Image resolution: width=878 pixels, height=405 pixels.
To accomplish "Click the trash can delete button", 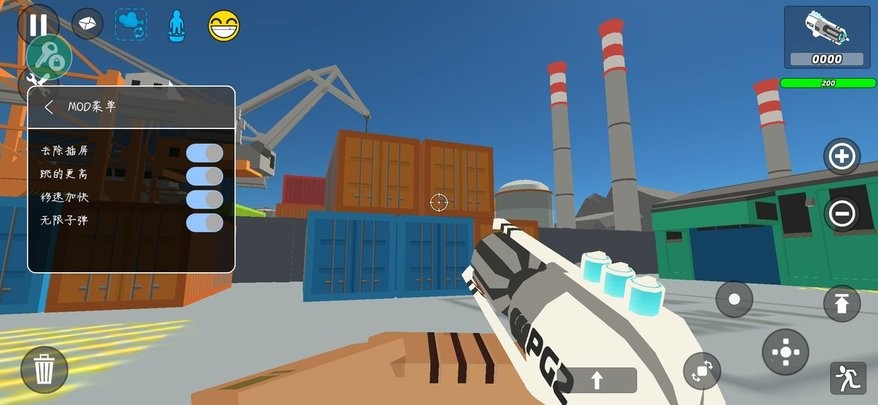I will point(44,370).
